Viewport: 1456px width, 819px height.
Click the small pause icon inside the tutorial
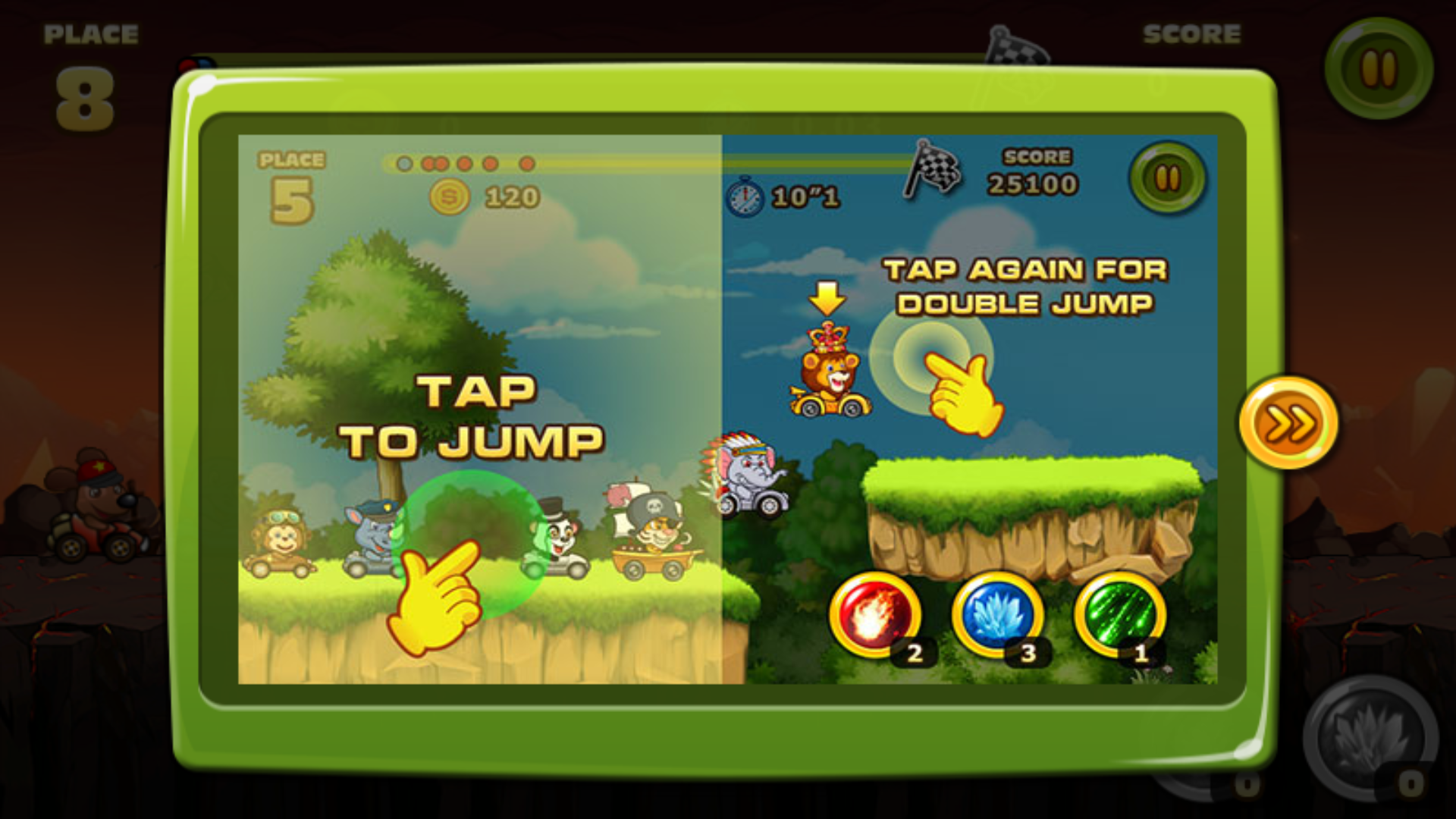point(1168,176)
